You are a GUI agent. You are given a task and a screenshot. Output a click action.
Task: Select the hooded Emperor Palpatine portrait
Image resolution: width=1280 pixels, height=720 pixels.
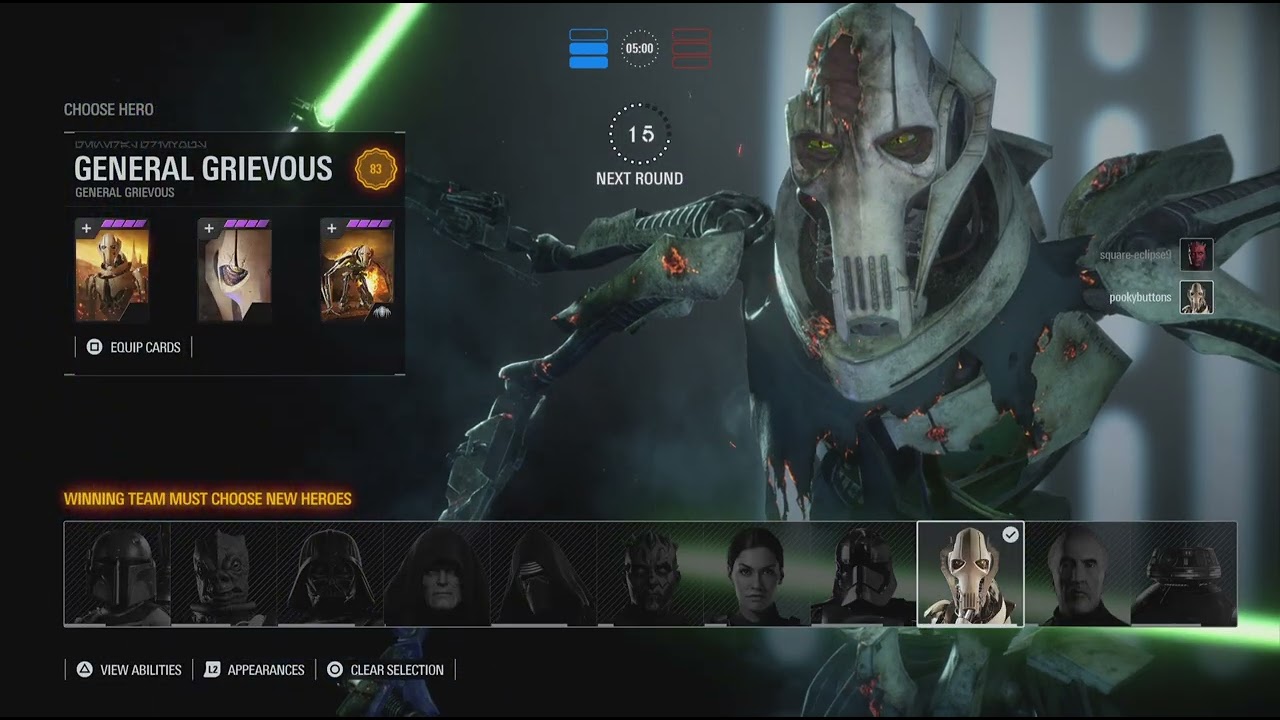point(437,575)
